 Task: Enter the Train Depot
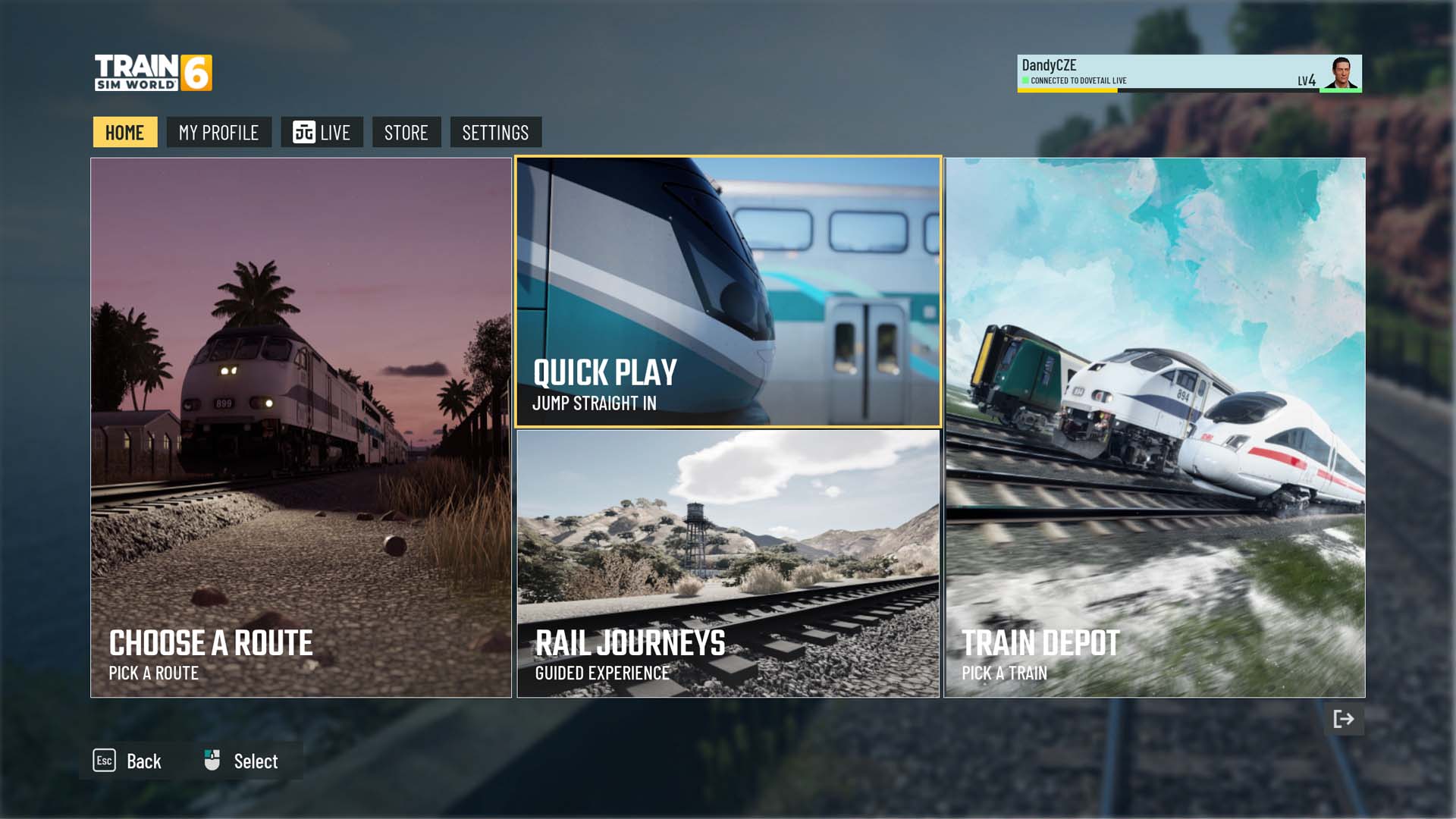pos(1154,428)
